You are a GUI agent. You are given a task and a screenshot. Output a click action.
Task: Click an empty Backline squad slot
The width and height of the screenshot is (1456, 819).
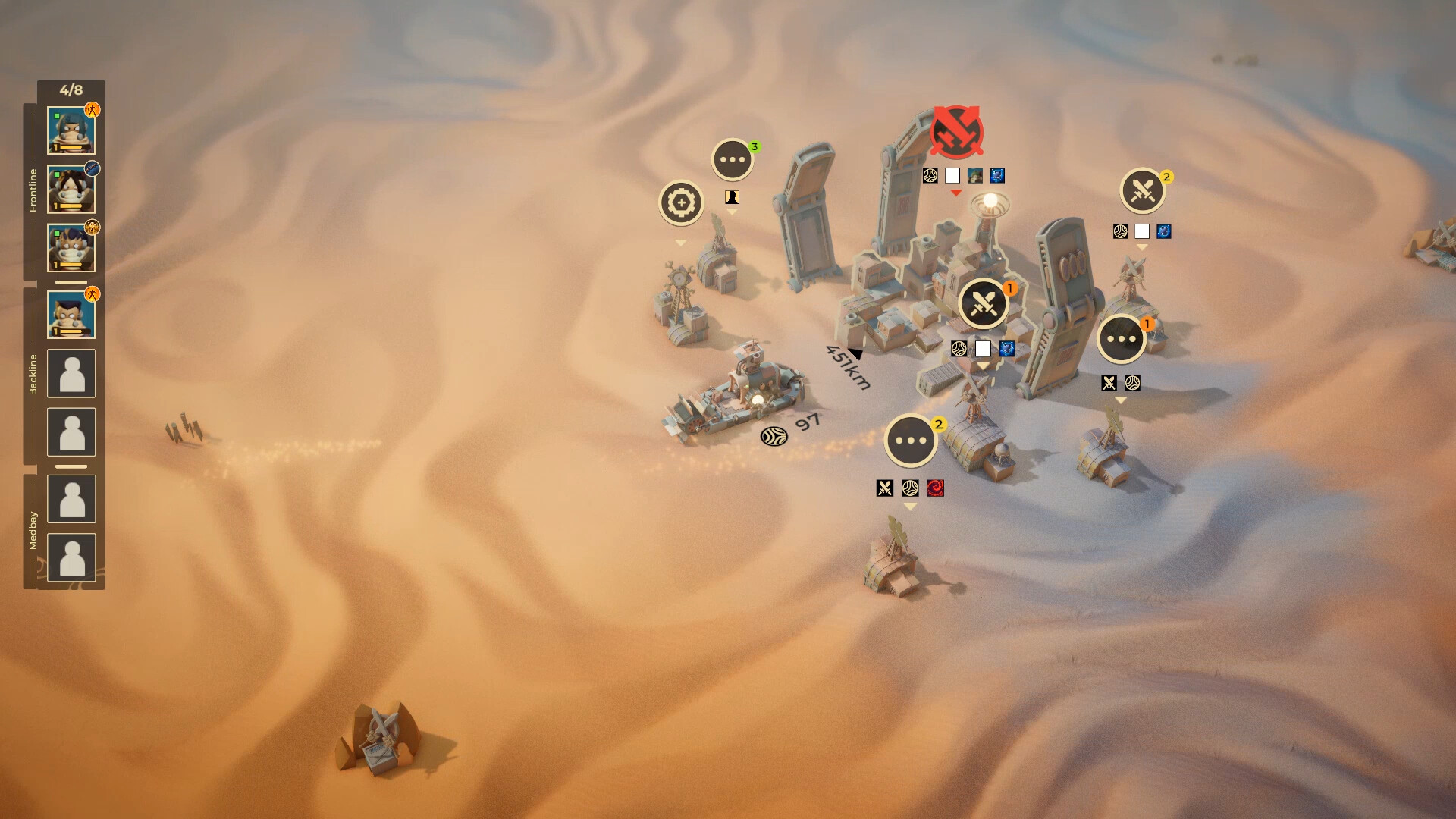71,372
